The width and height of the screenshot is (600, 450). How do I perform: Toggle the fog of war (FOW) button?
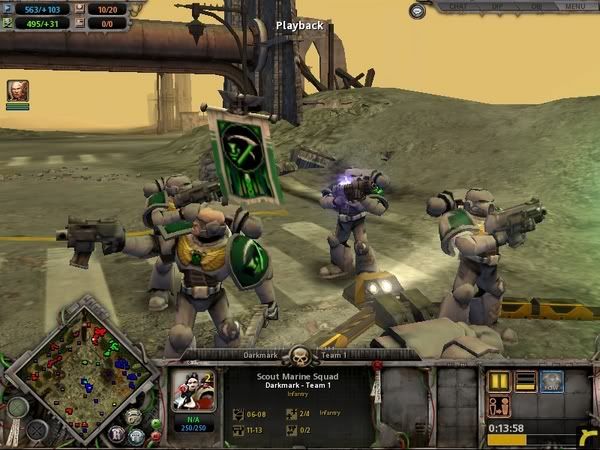[552, 381]
